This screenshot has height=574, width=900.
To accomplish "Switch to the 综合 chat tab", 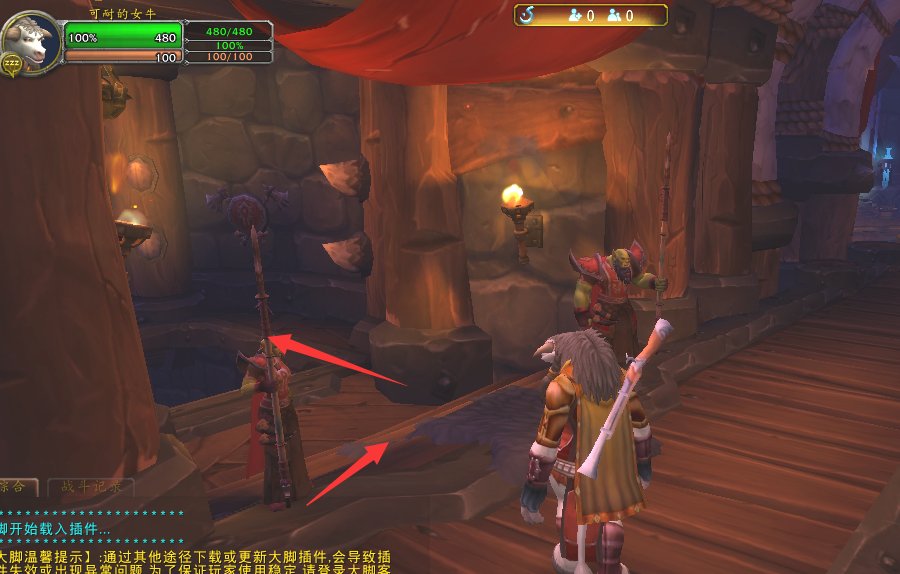I will pyautogui.click(x=17, y=487).
